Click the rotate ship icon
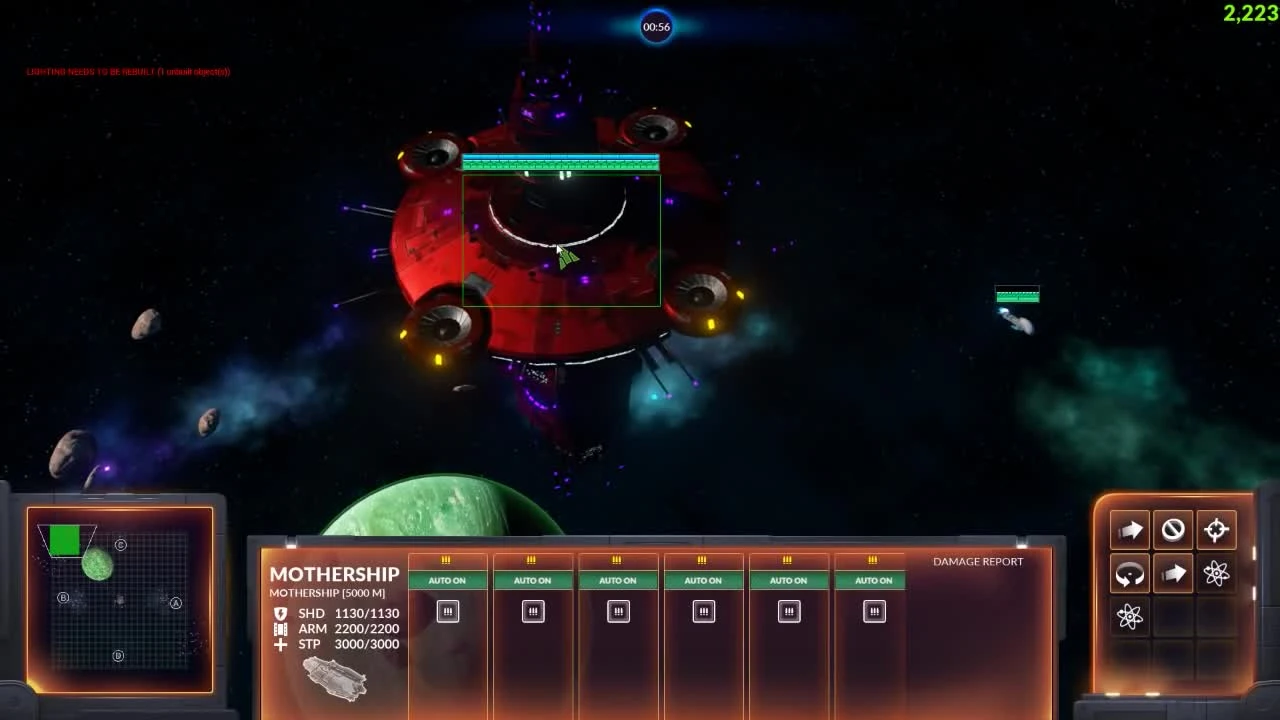The image size is (1280, 720). (x=1129, y=573)
